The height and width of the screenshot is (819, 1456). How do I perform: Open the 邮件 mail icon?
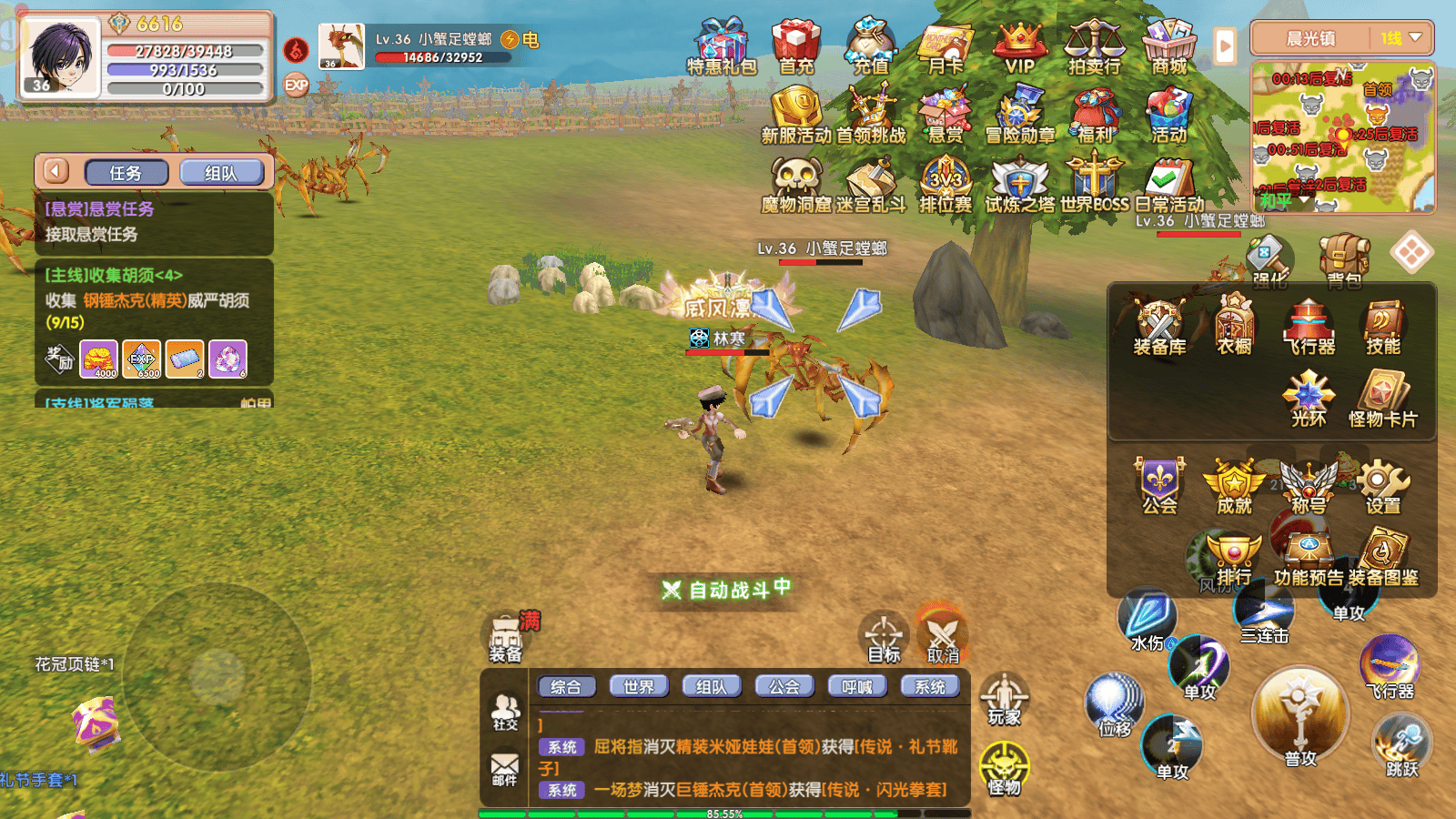coord(504,769)
